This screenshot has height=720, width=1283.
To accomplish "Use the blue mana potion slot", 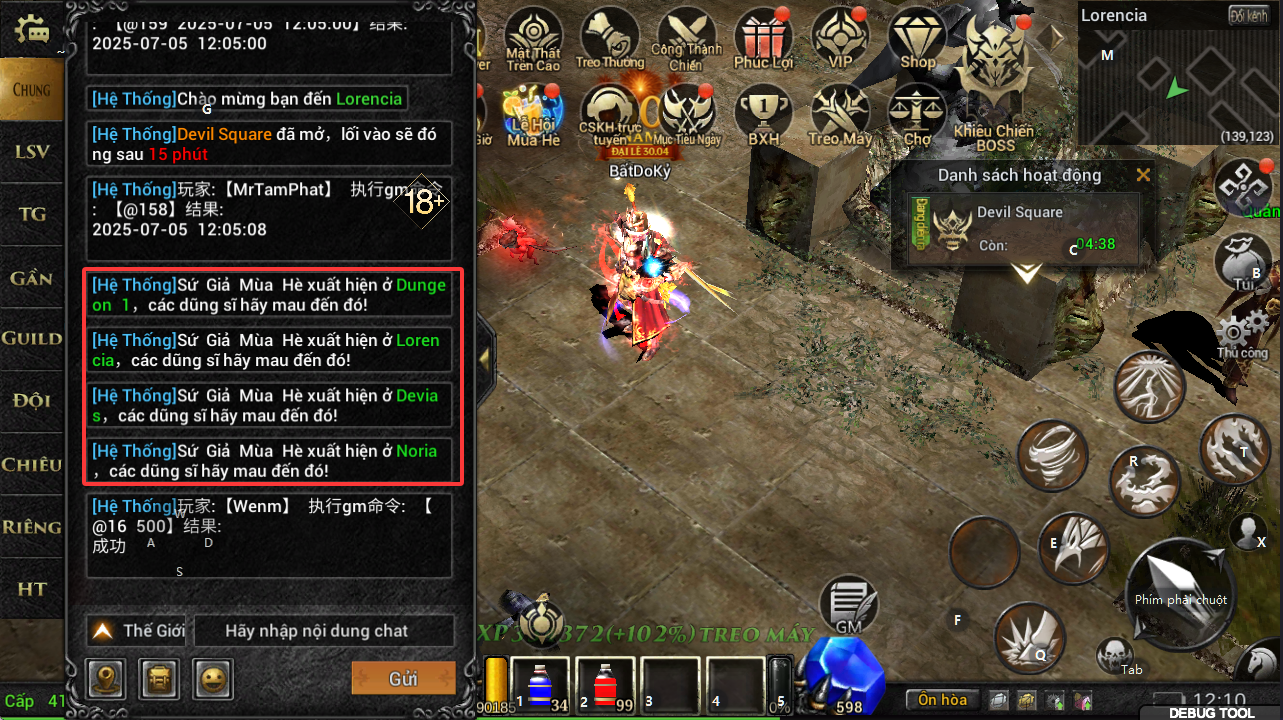I will pyautogui.click(x=540, y=686).
